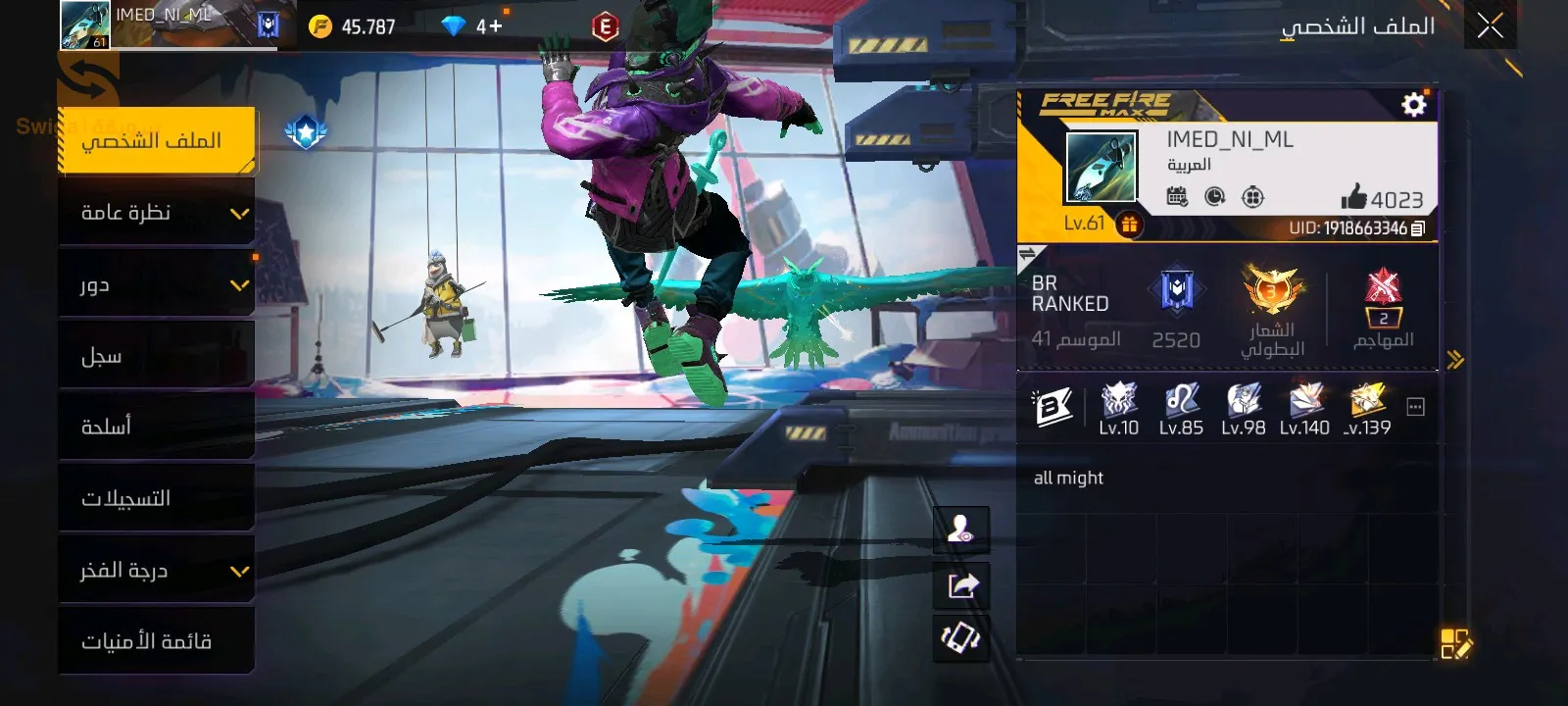Add diamonds with the plus button
Viewport: 1568px width, 706px height.
coord(489,26)
